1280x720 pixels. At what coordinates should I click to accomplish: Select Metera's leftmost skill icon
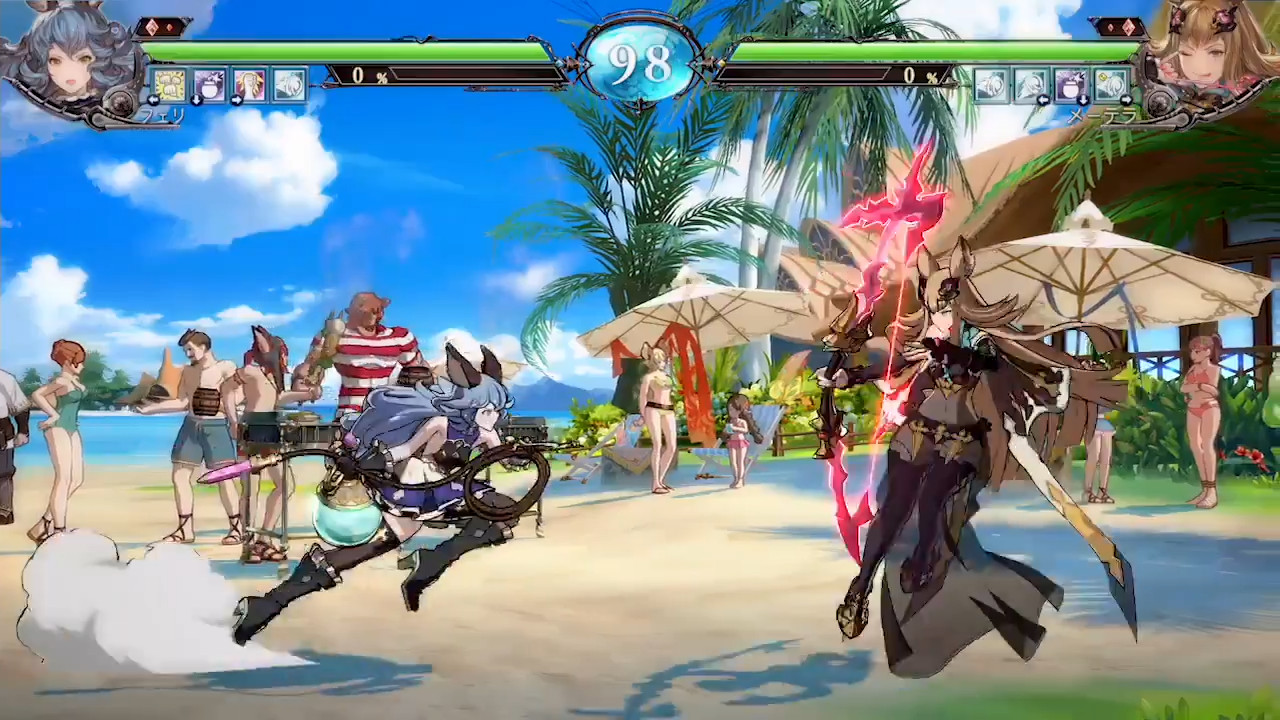tap(990, 83)
